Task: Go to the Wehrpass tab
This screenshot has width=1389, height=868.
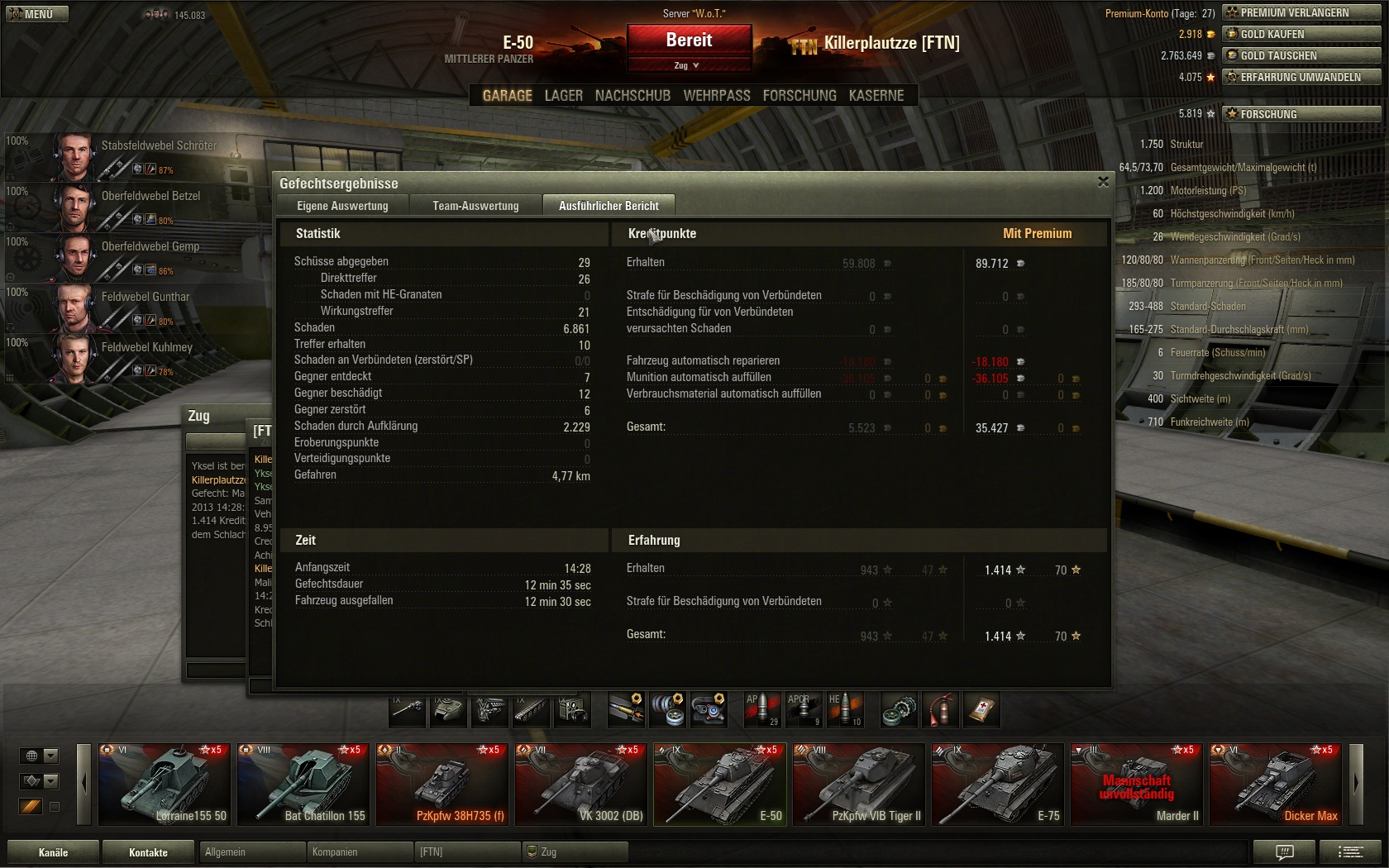Action: click(x=716, y=96)
